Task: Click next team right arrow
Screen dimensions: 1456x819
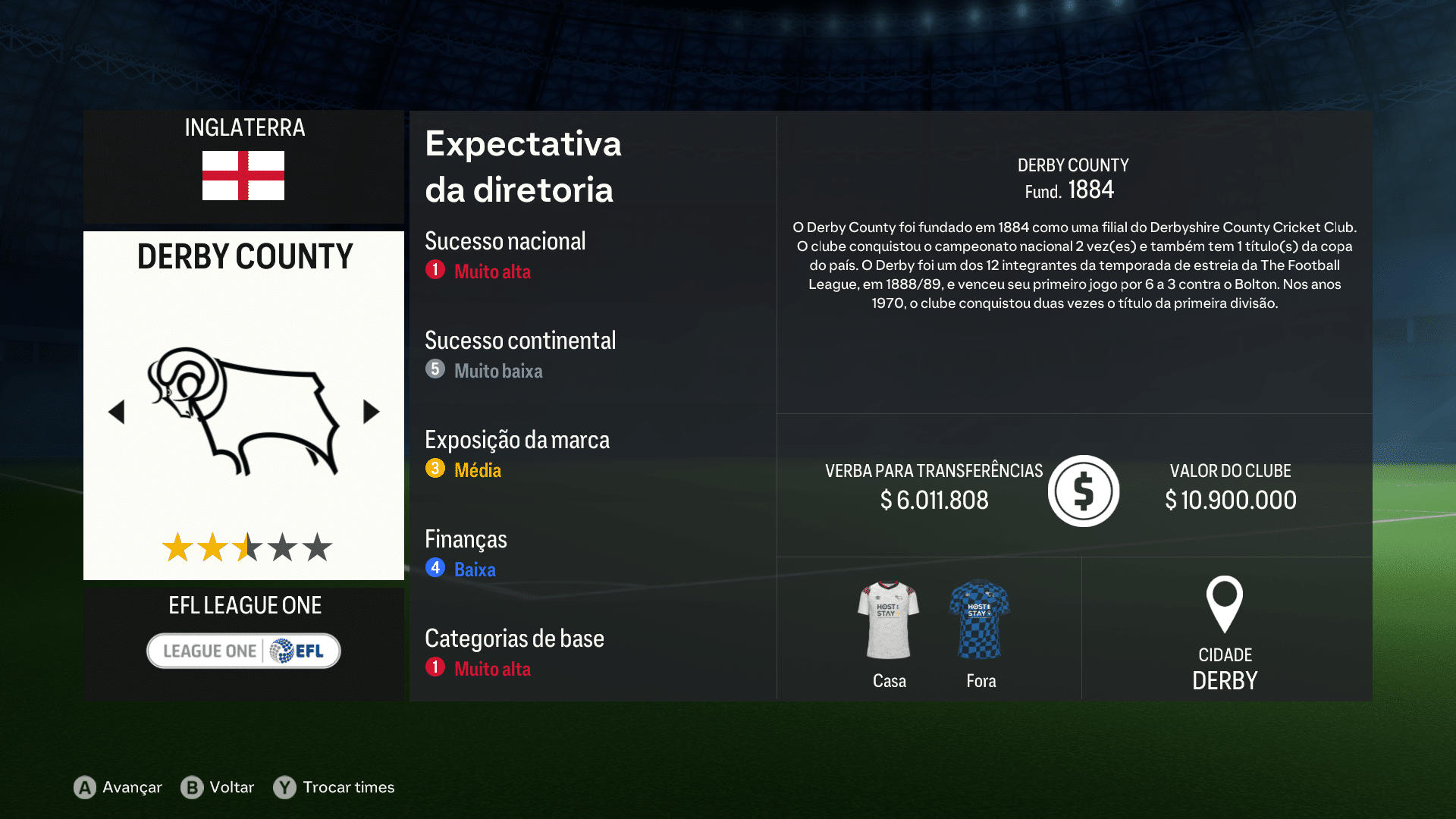Action: (371, 411)
